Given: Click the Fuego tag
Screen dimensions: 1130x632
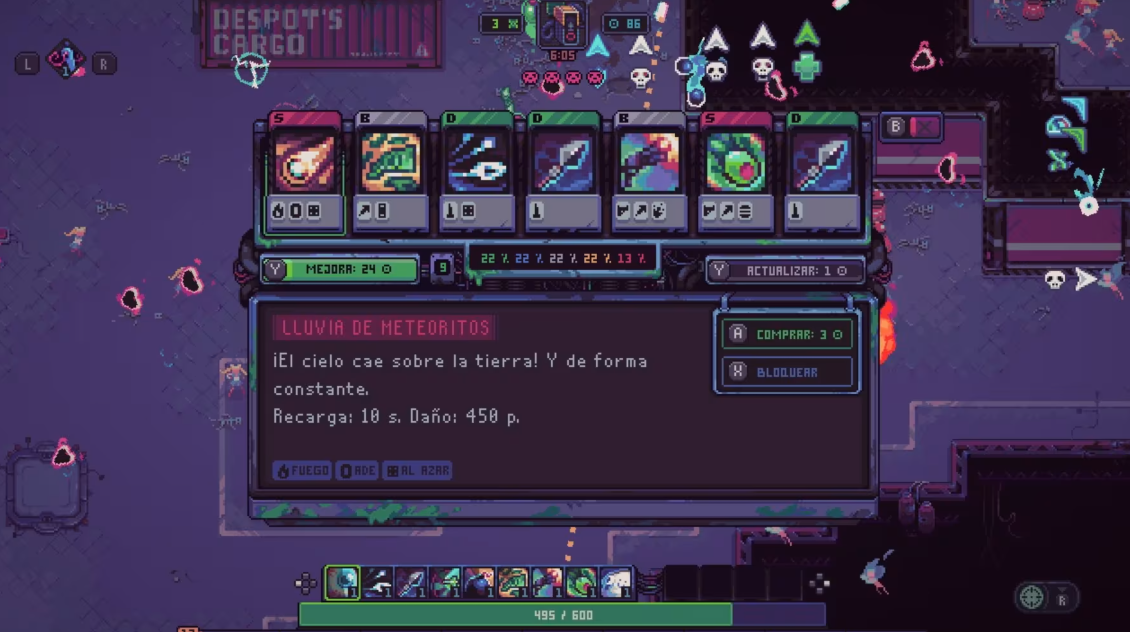Looking at the screenshot, I should tap(301, 470).
